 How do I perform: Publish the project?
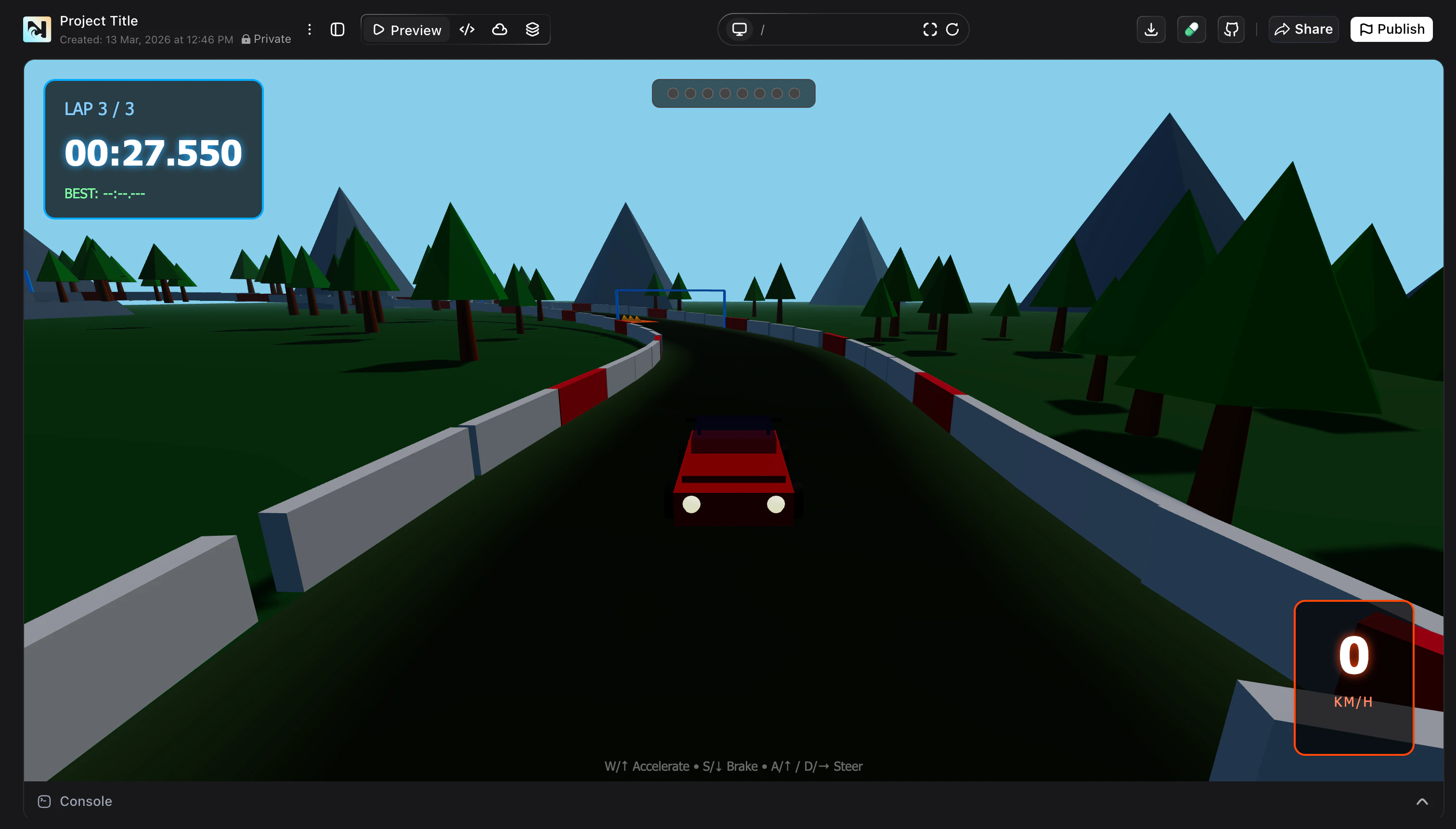tap(1391, 29)
